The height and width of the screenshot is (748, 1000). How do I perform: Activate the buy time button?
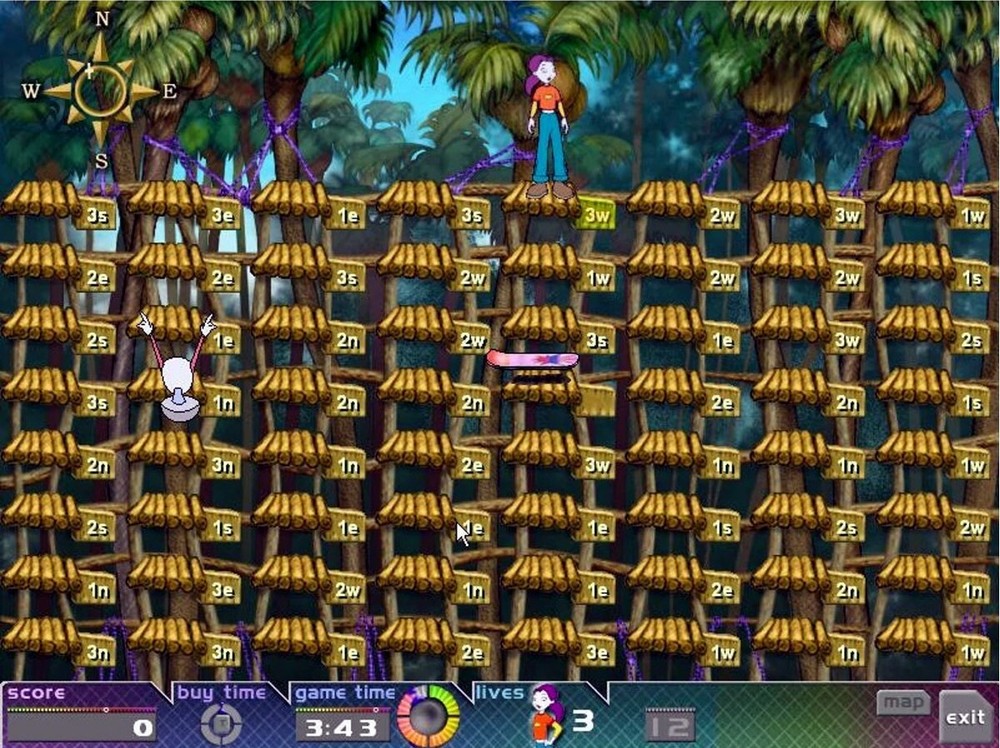221,723
